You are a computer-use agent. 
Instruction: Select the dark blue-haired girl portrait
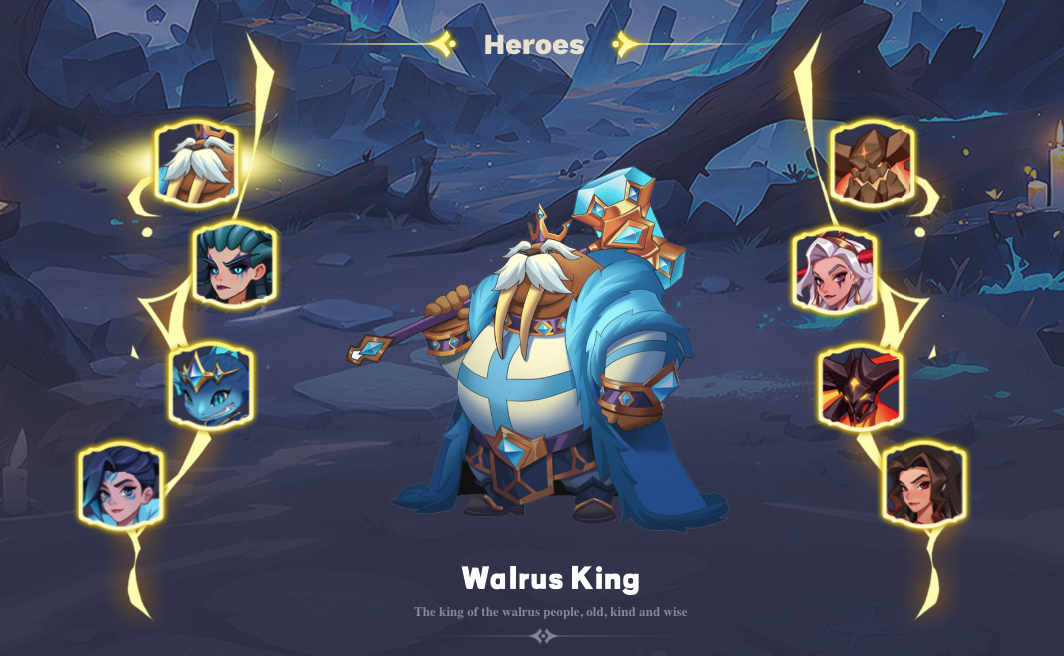tap(121, 485)
